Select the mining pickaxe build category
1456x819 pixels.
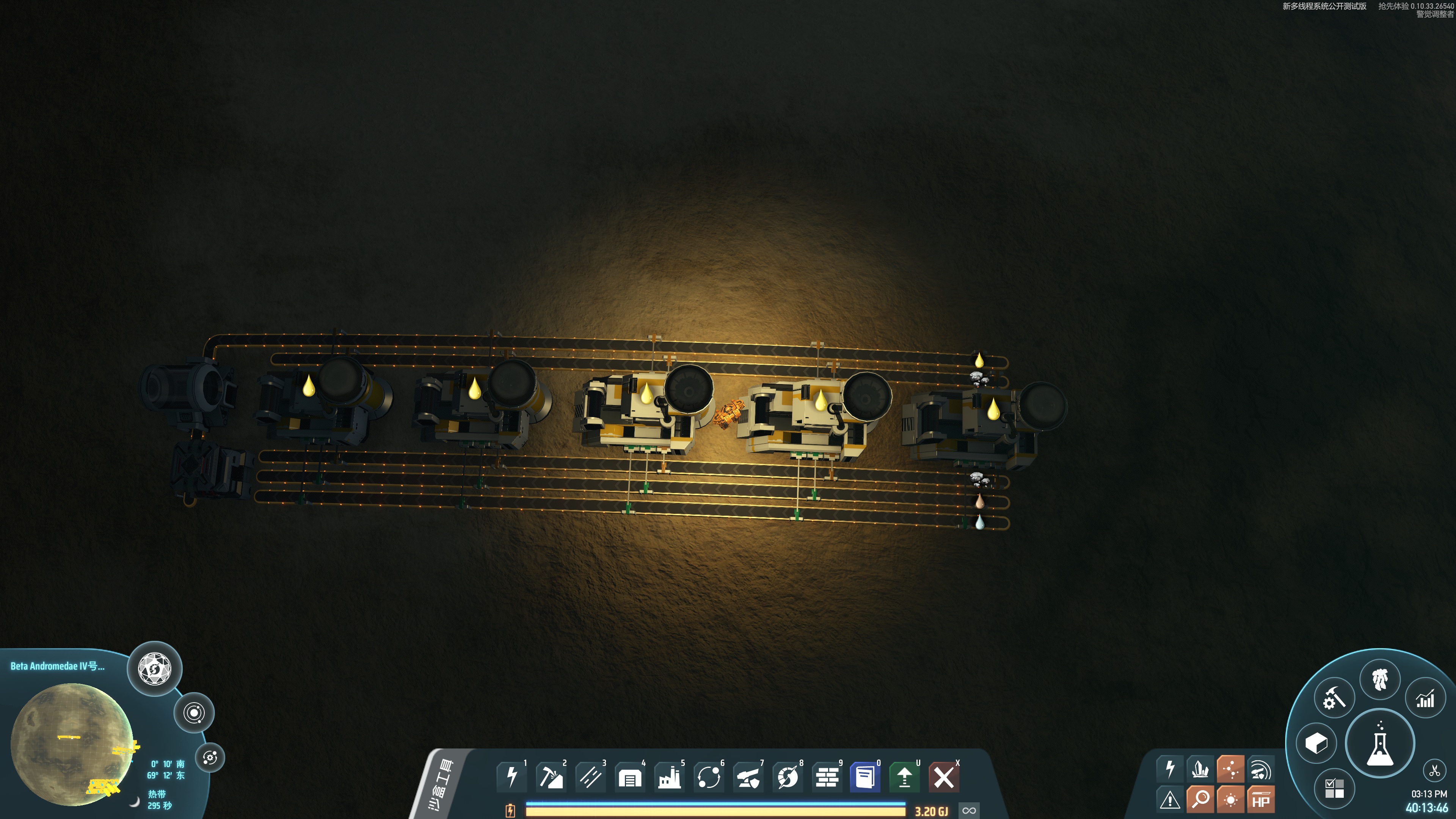coord(551,777)
